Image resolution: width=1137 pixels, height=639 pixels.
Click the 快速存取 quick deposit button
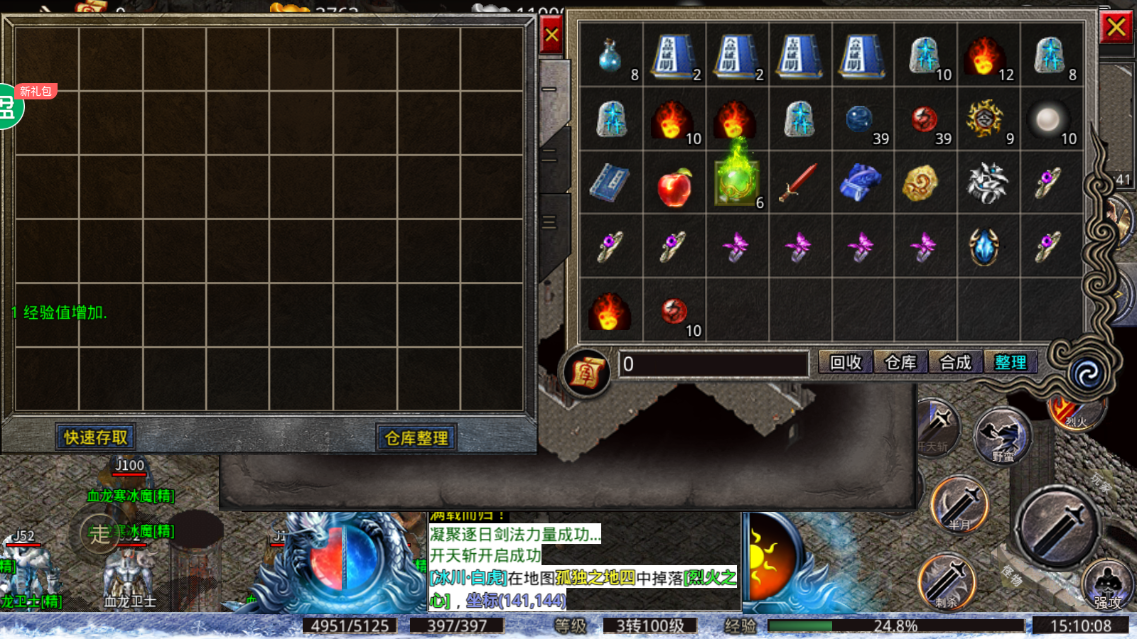pyautogui.click(x=97, y=437)
